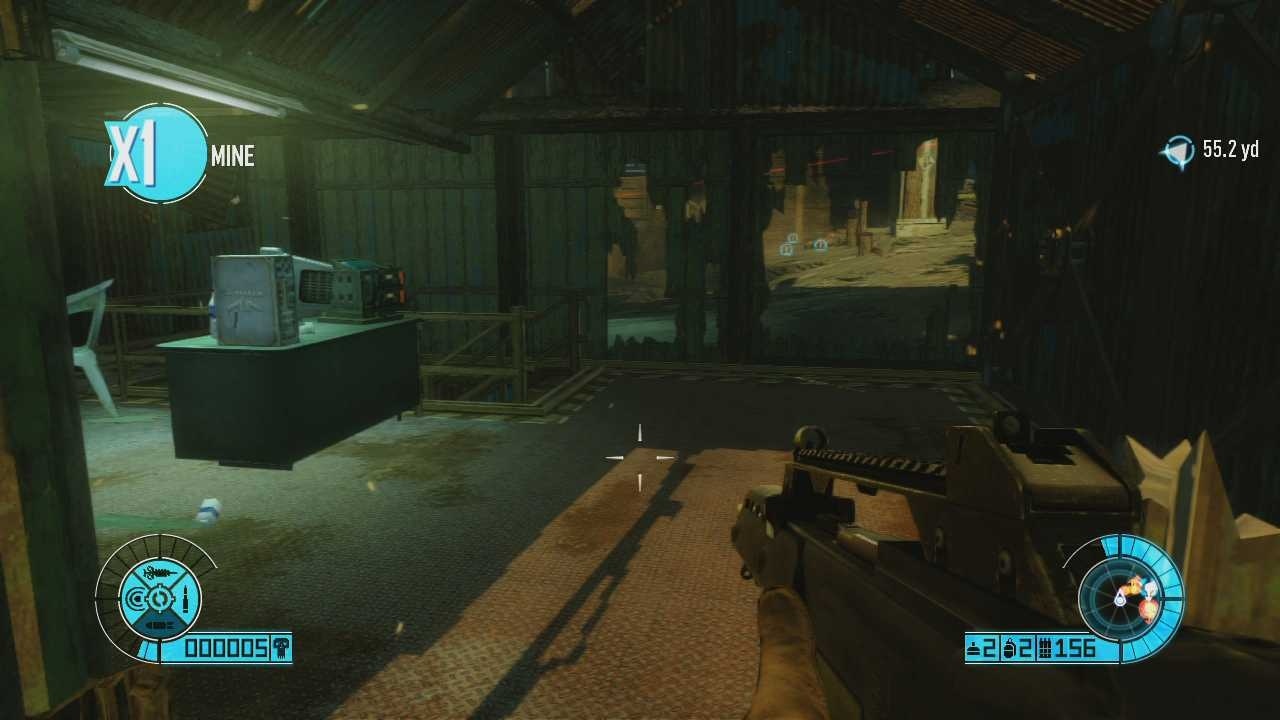Toggle the teardrop ability icon in the explosive wheel
Viewport: 1280px width, 720px height.
click(1120, 599)
